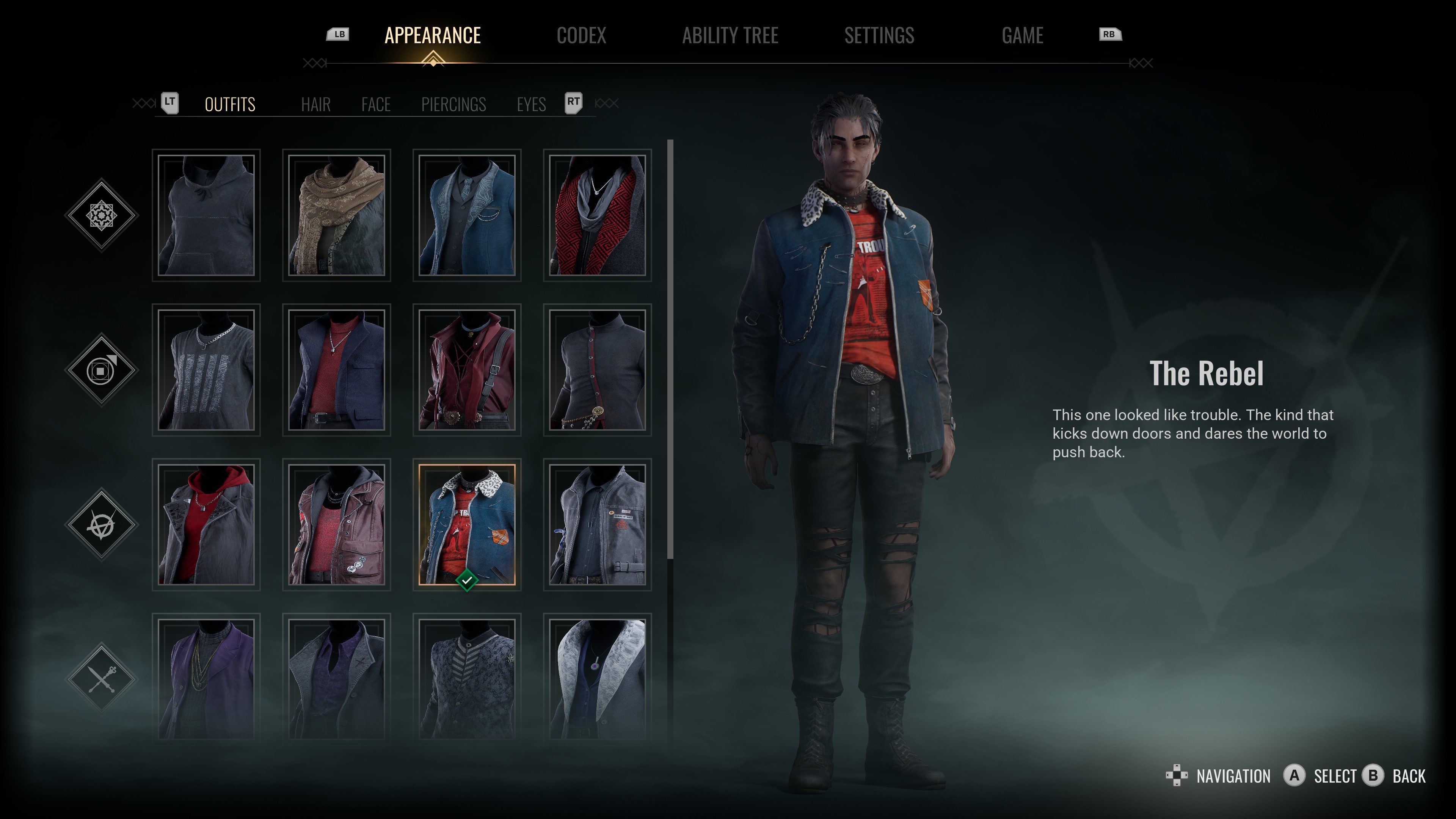
Task: Choose the Eyes sub-tab
Action: [x=531, y=105]
